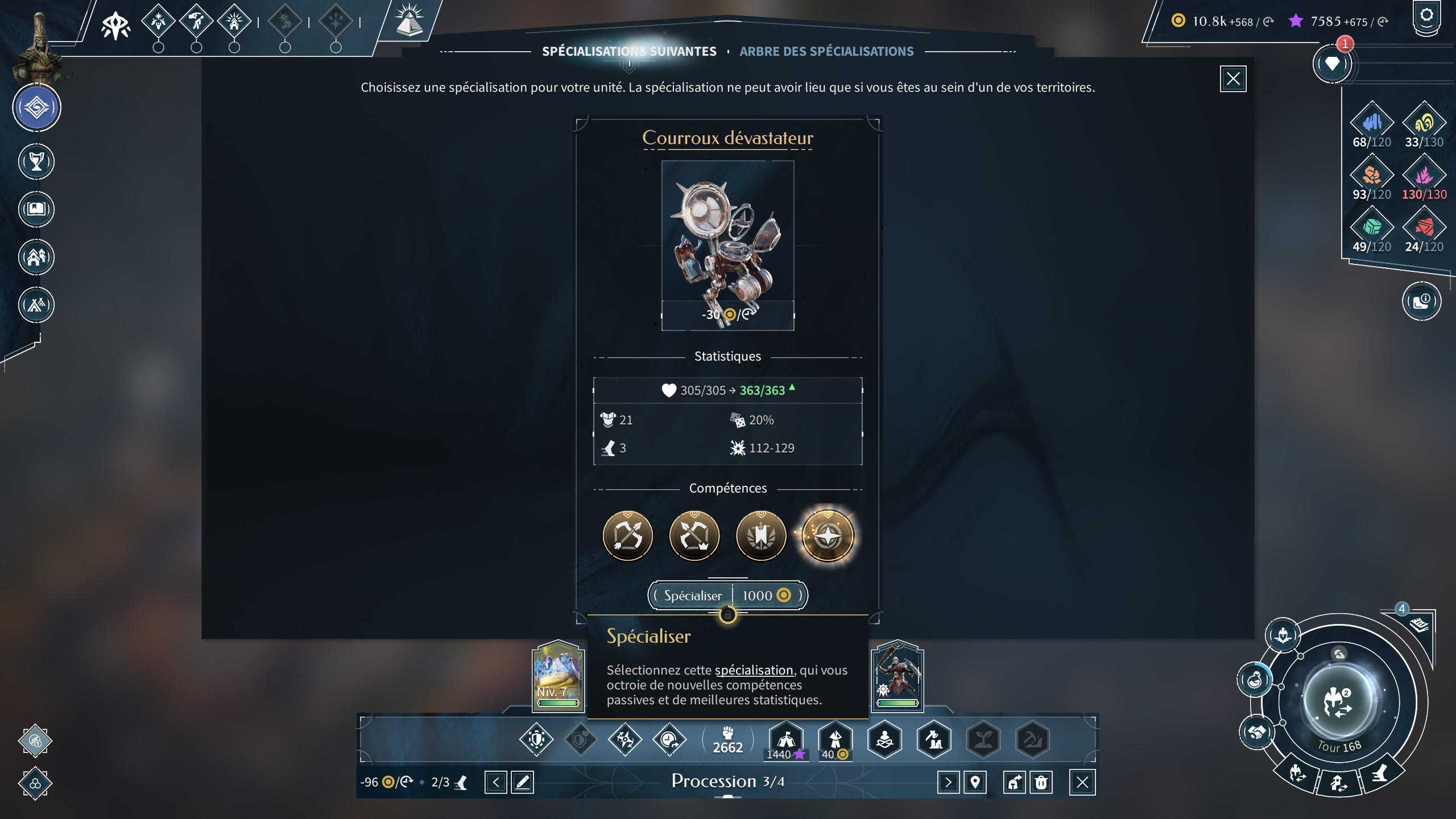
Task: Close the specialization panel
Action: click(1232, 78)
